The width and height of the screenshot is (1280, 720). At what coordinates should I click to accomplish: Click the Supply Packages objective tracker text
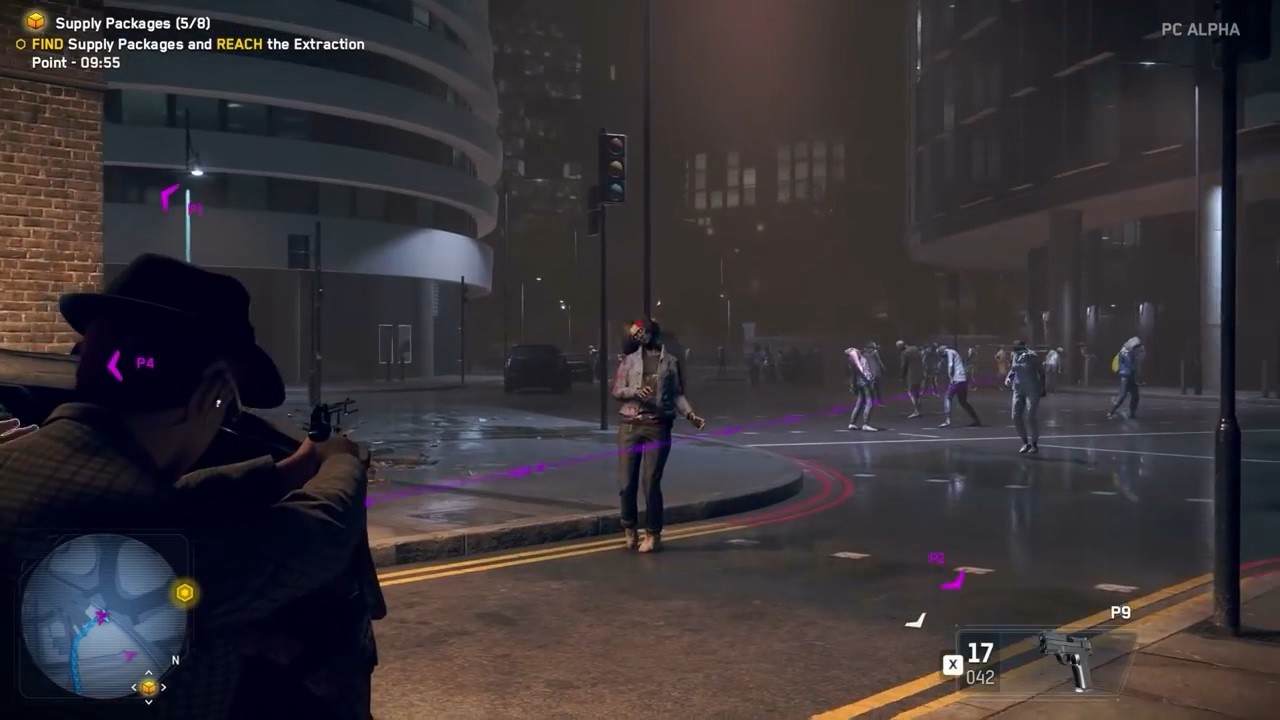point(132,22)
